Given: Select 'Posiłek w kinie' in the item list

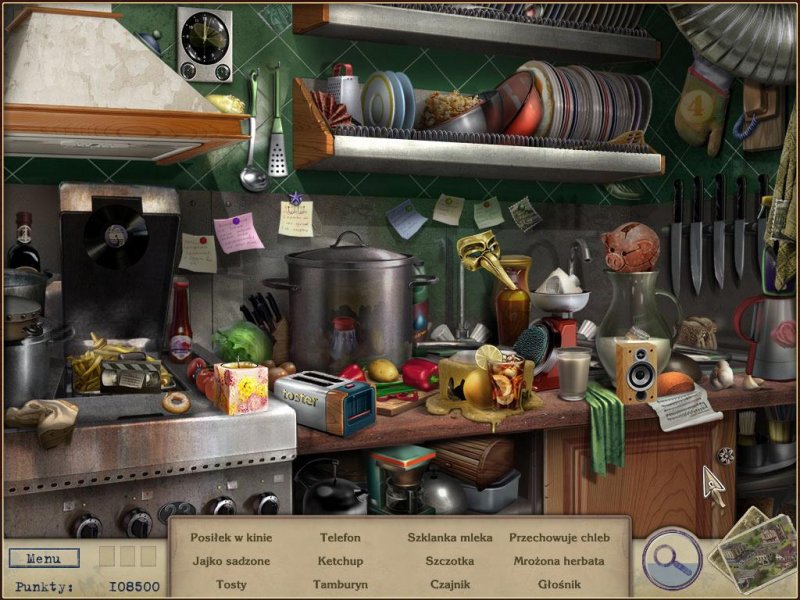Looking at the screenshot, I should (x=231, y=538).
